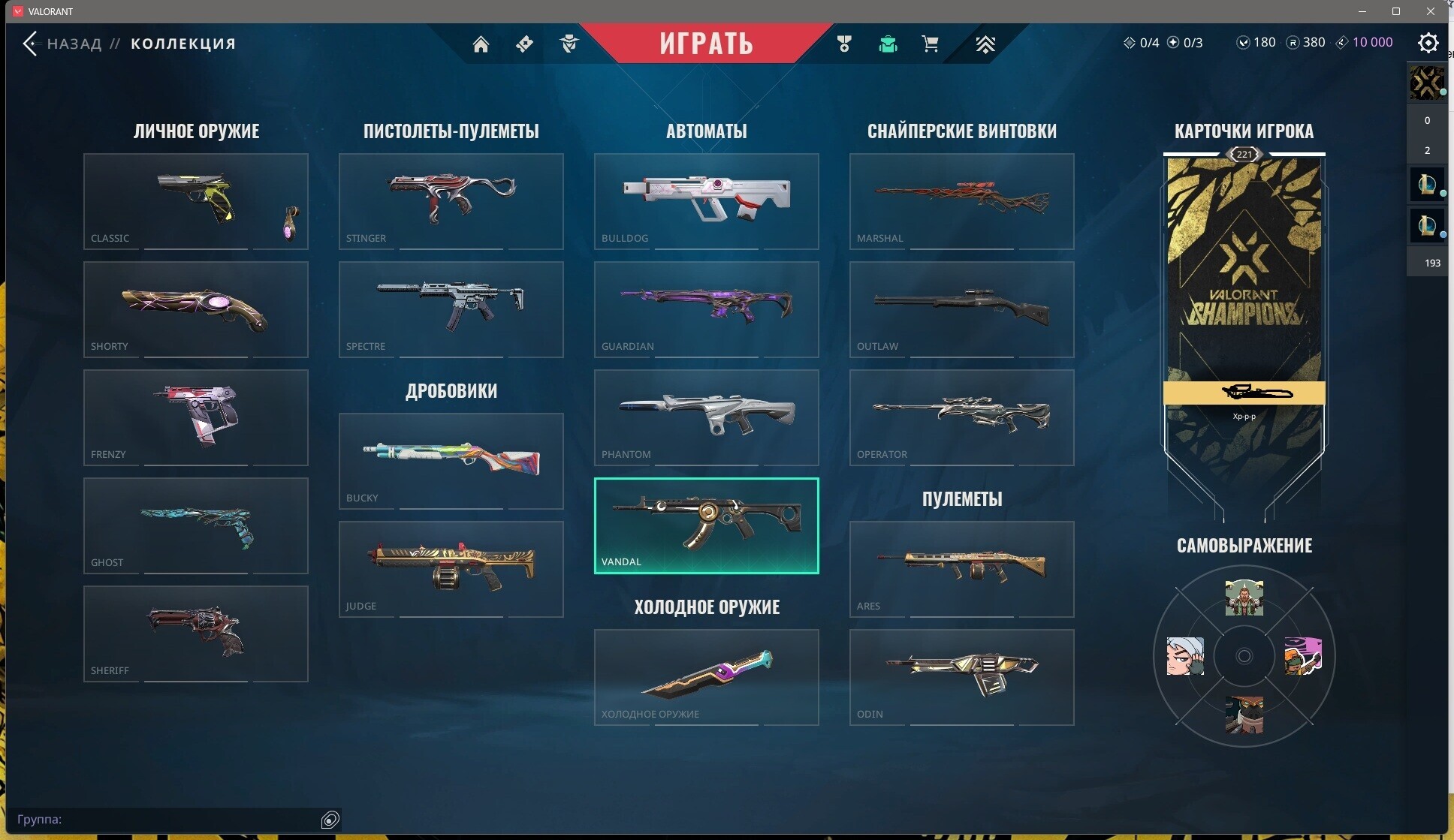Select the Judge shotgun slot
1454x840 pixels.
tap(451, 569)
